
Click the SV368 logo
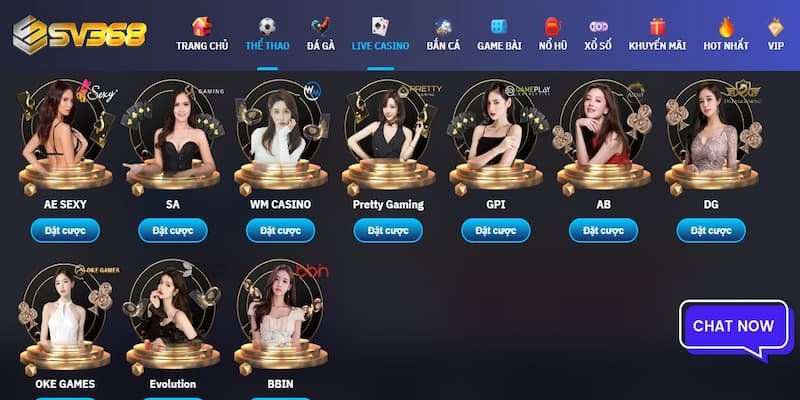point(79,35)
